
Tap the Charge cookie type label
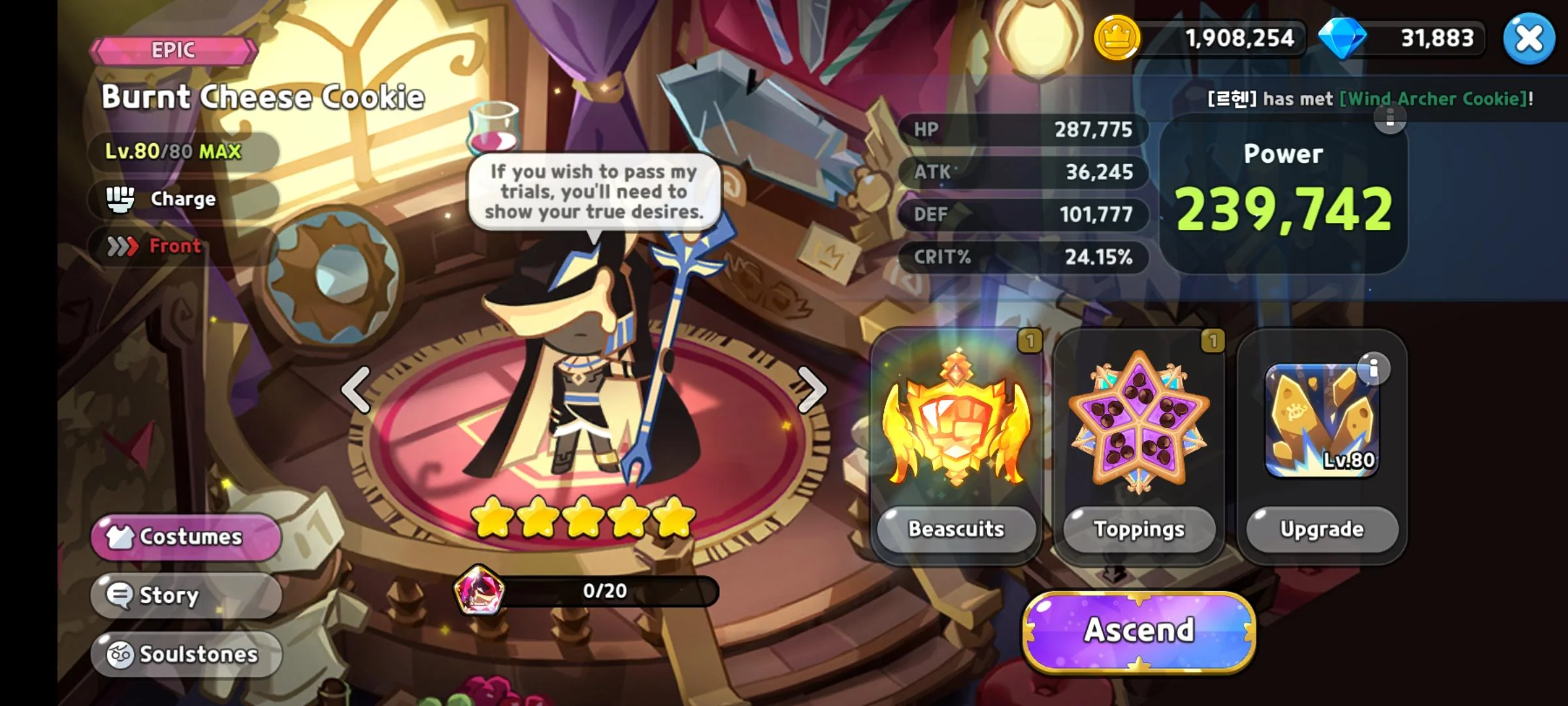pyautogui.click(x=183, y=199)
